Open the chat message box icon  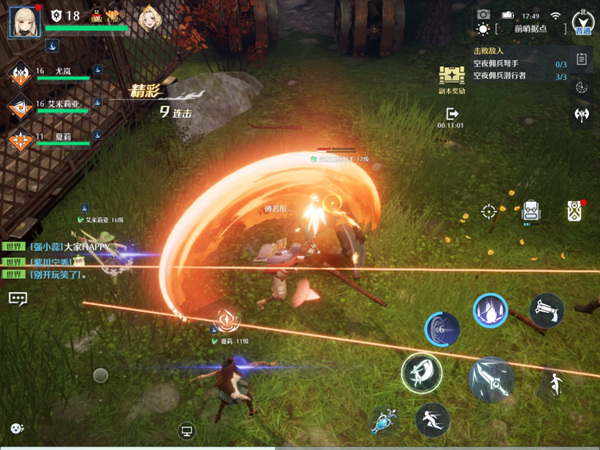point(17,298)
